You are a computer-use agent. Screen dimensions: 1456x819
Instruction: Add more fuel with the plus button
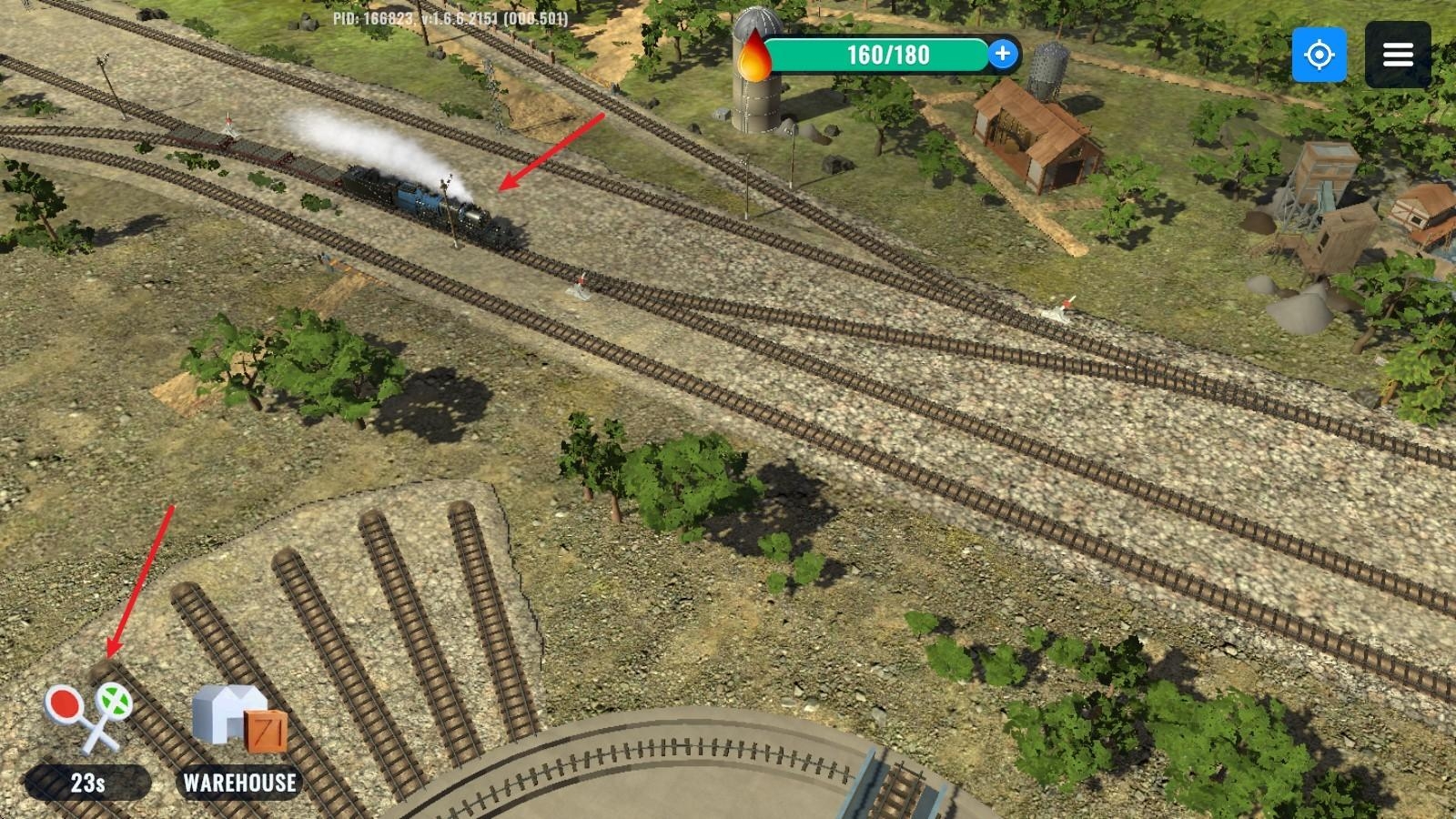[1002, 55]
